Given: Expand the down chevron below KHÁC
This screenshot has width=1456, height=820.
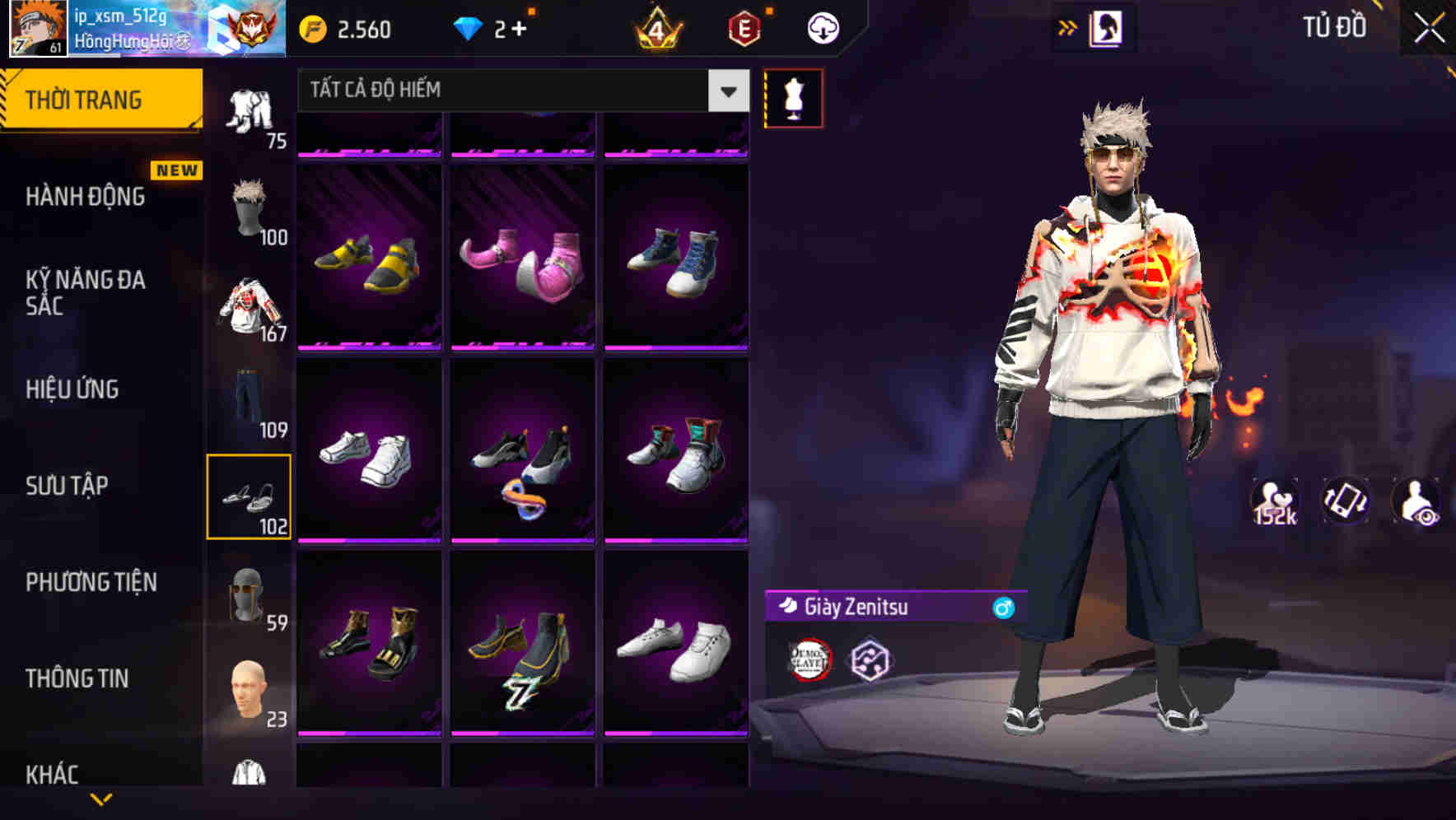Looking at the screenshot, I should pyautogui.click(x=102, y=799).
